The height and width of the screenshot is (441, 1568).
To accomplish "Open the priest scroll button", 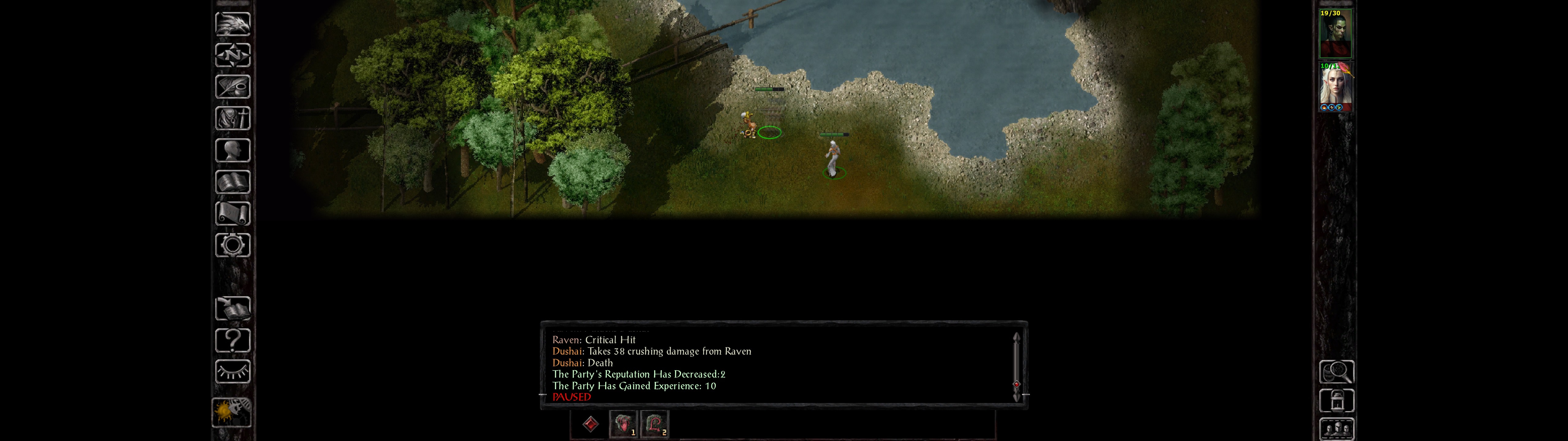I will click(x=232, y=213).
